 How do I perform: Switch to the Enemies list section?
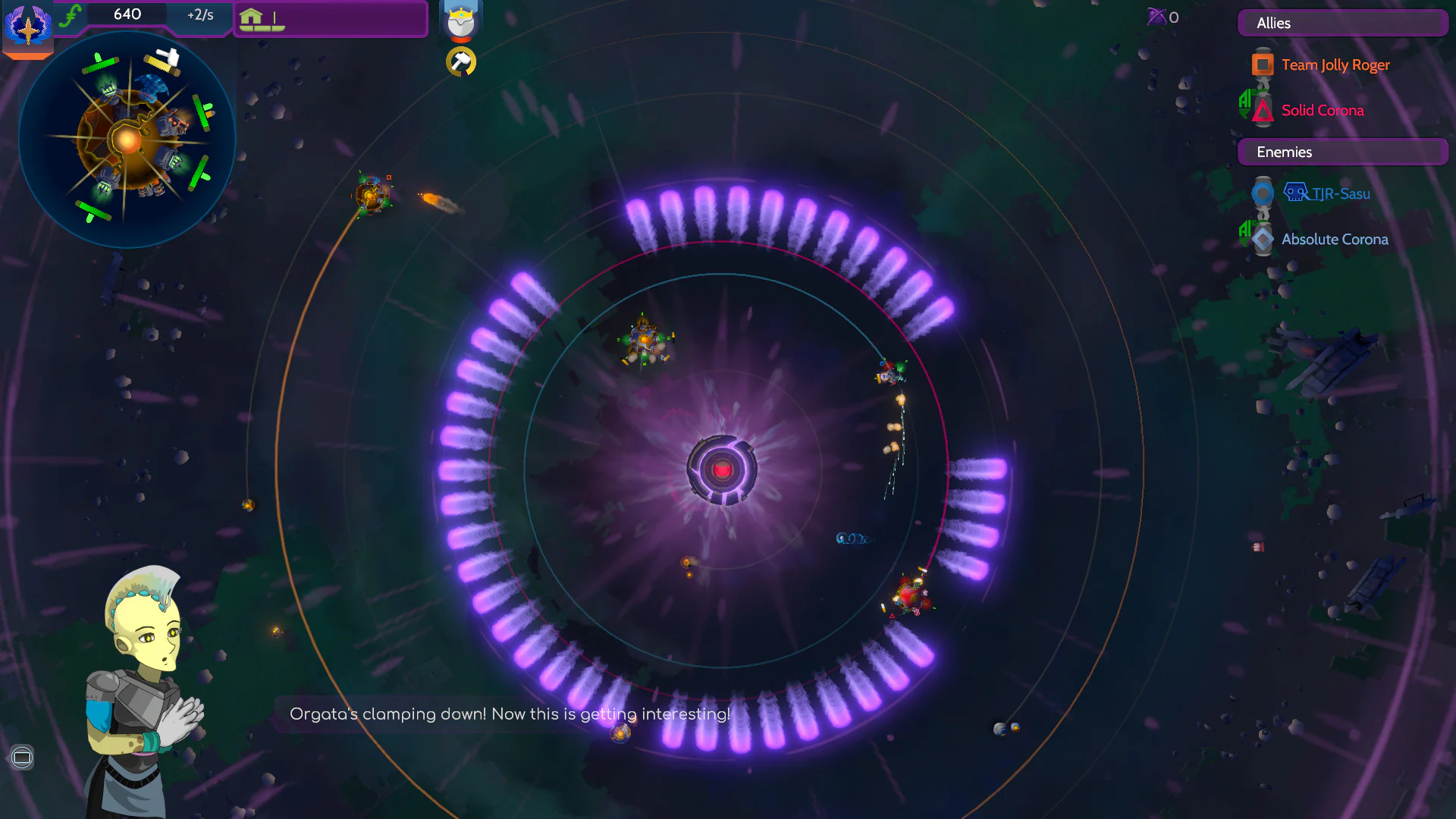pos(1341,152)
